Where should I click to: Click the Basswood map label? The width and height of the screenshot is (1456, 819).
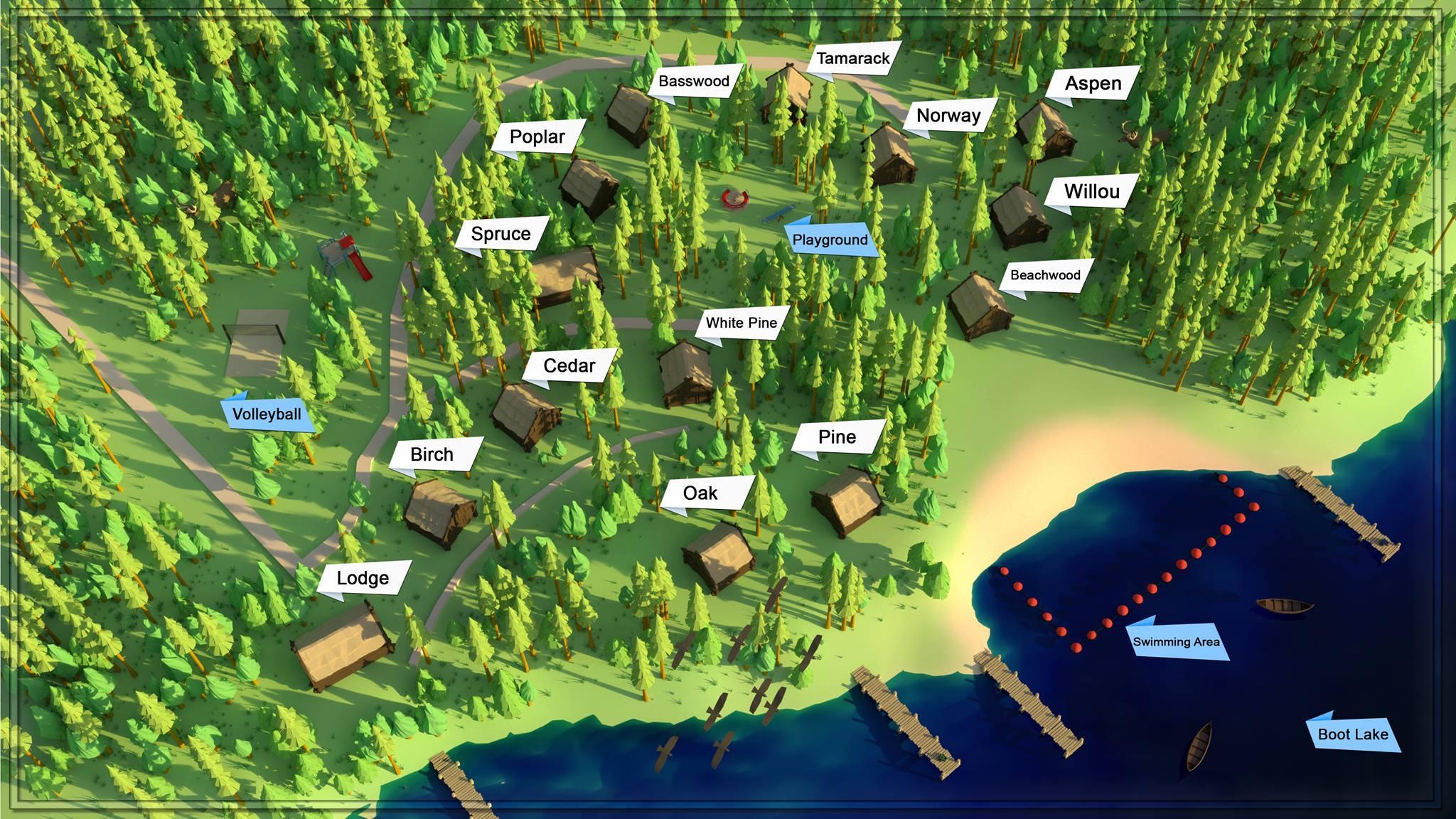pos(694,81)
